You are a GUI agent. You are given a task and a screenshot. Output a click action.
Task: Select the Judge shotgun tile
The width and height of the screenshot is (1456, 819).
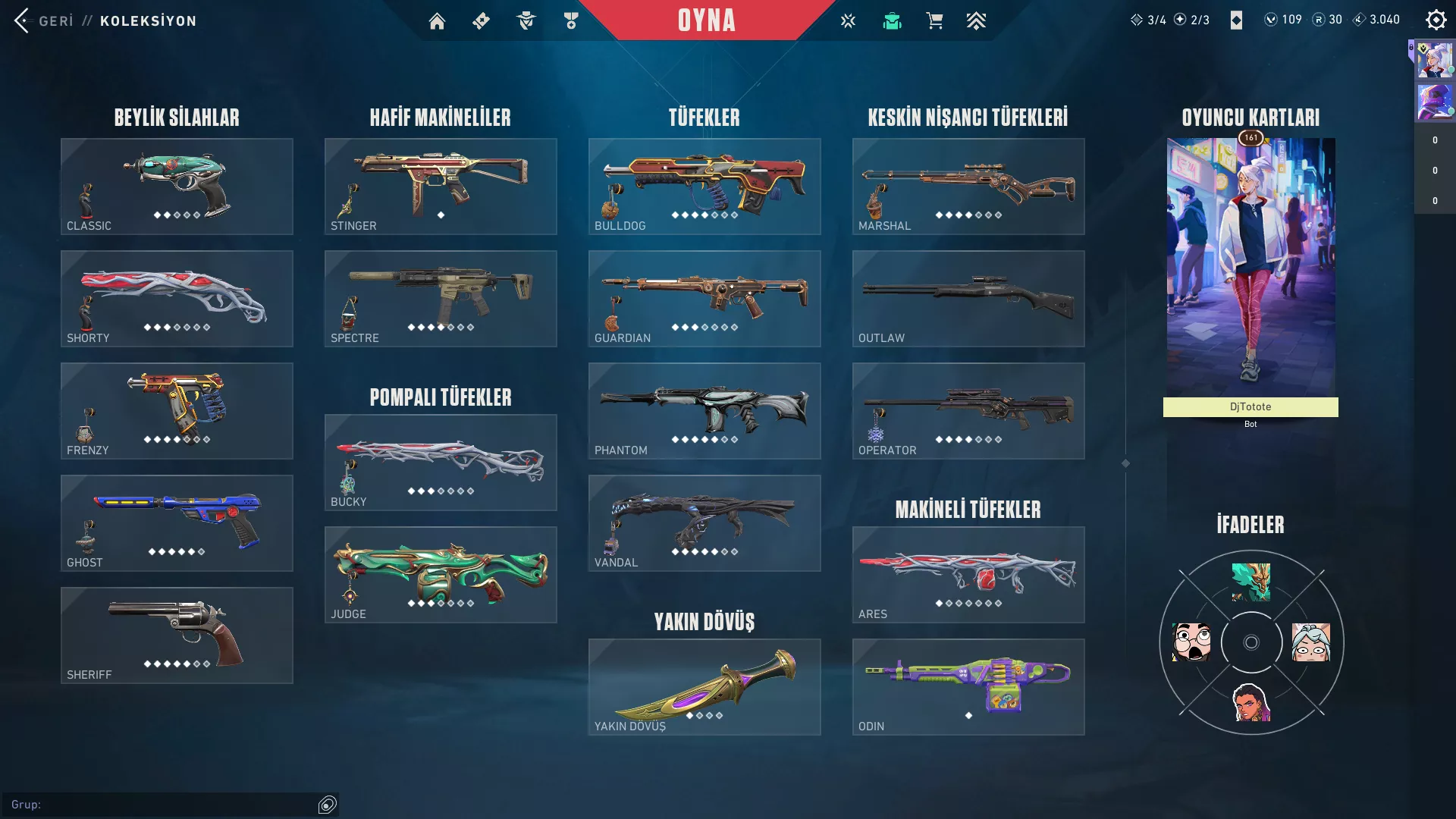(x=441, y=575)
